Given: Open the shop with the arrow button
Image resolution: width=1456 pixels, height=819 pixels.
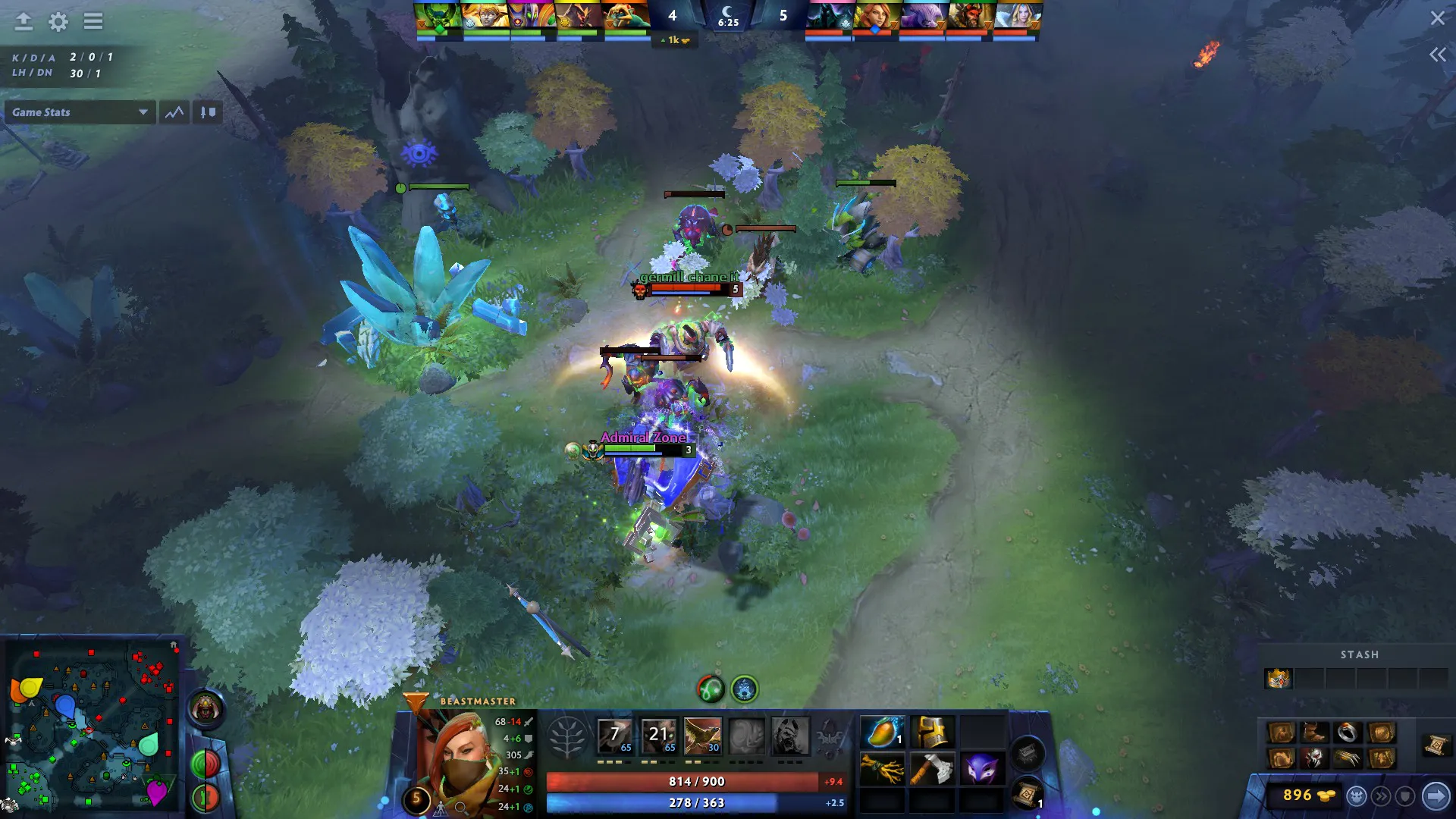Looking at the screenshot, I should [x=1436, y=795].
